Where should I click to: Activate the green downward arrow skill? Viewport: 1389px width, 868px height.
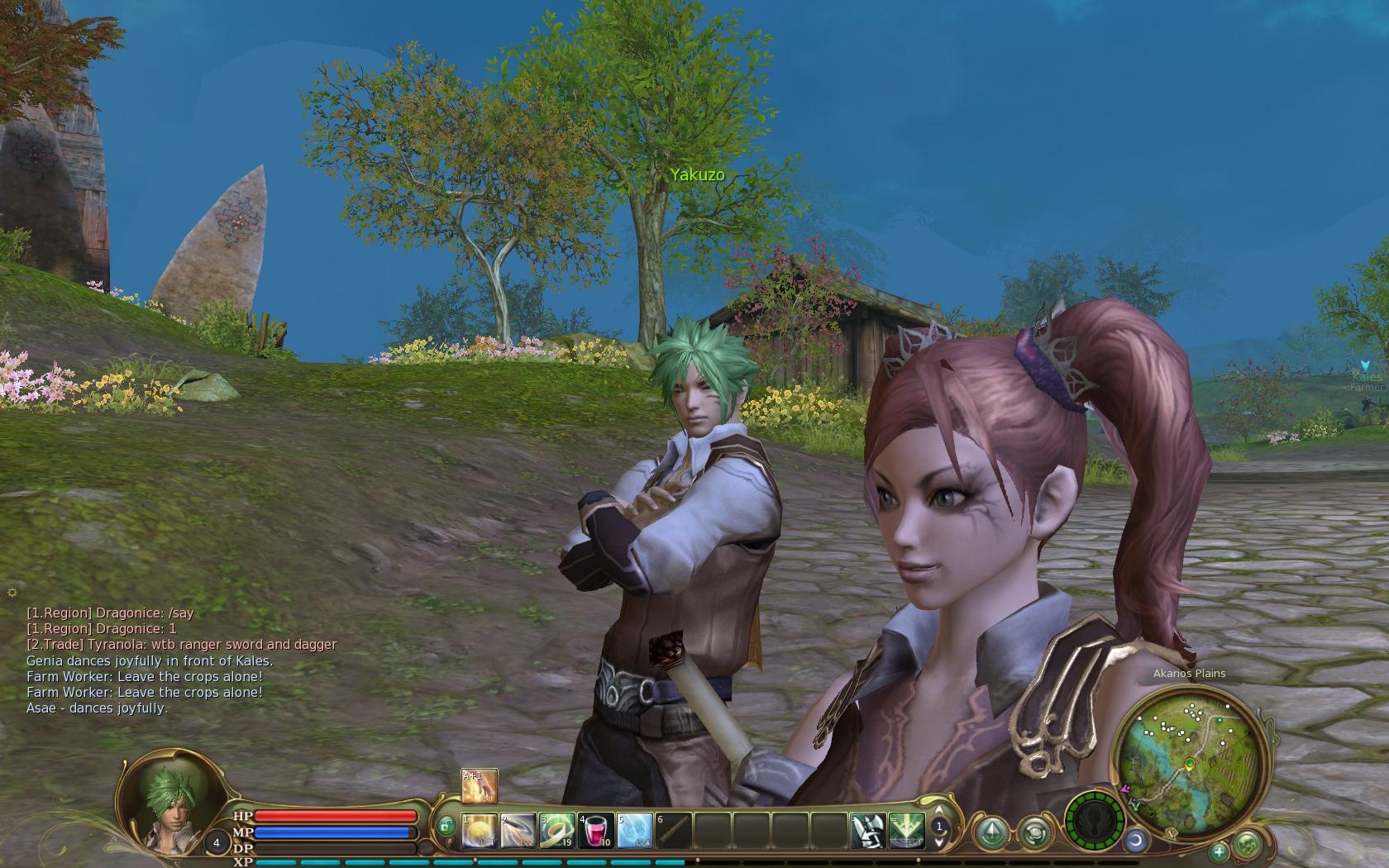click(x=906, y=831)
